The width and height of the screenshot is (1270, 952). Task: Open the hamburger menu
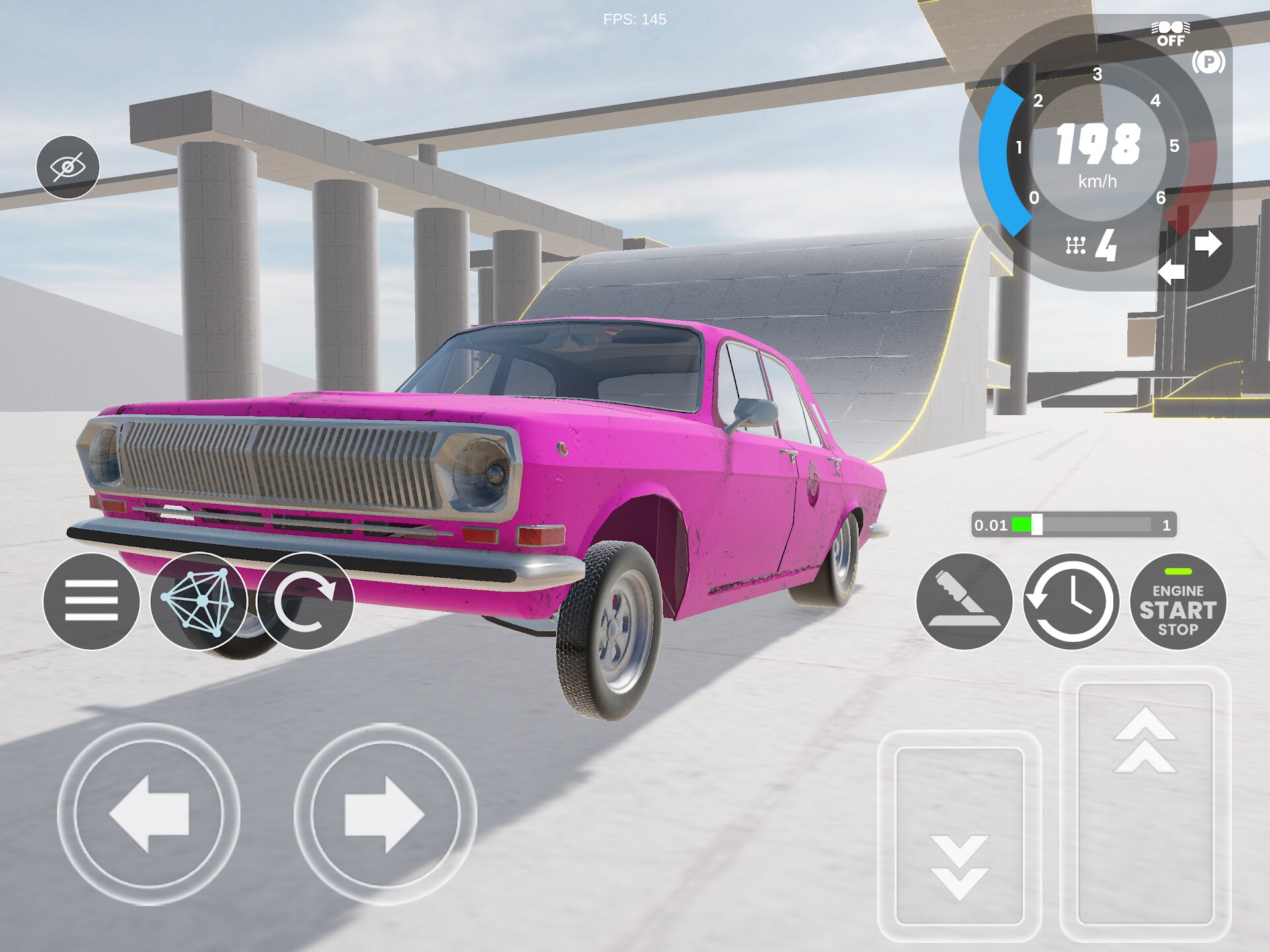click(91, 601)
